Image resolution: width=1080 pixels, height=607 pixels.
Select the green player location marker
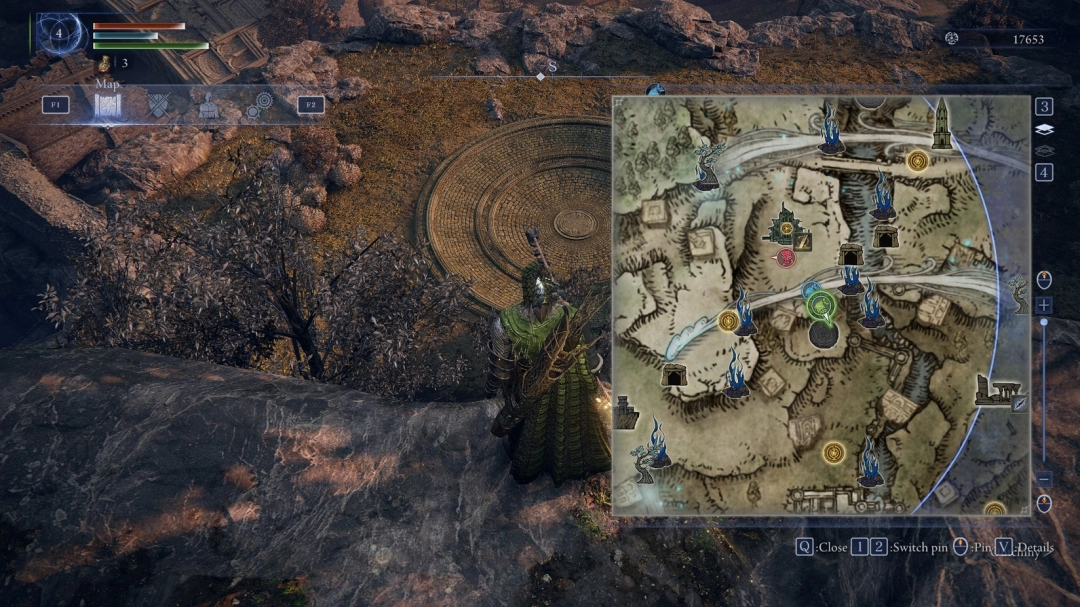click(x=822, y=303)
